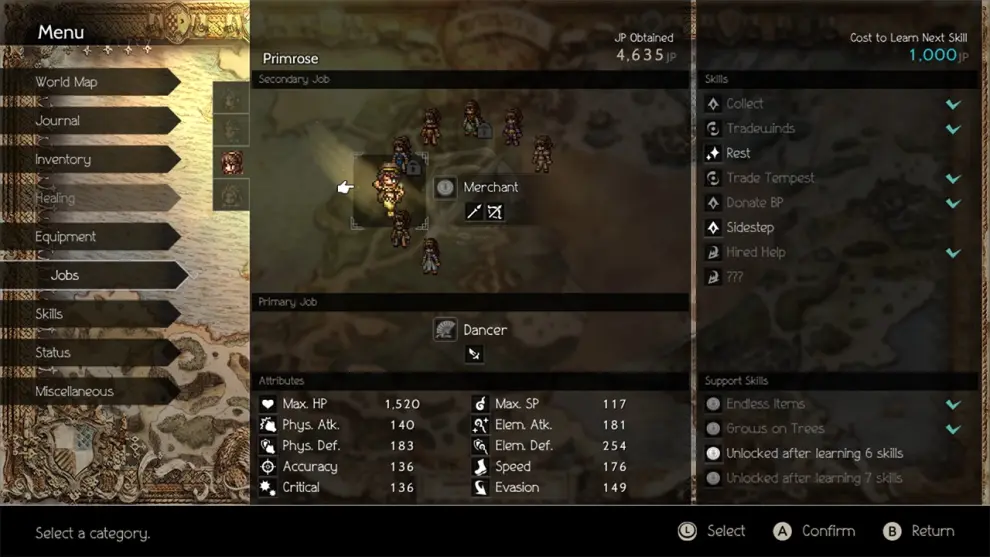Choose the Endless Items support skill

pos(765,404)
